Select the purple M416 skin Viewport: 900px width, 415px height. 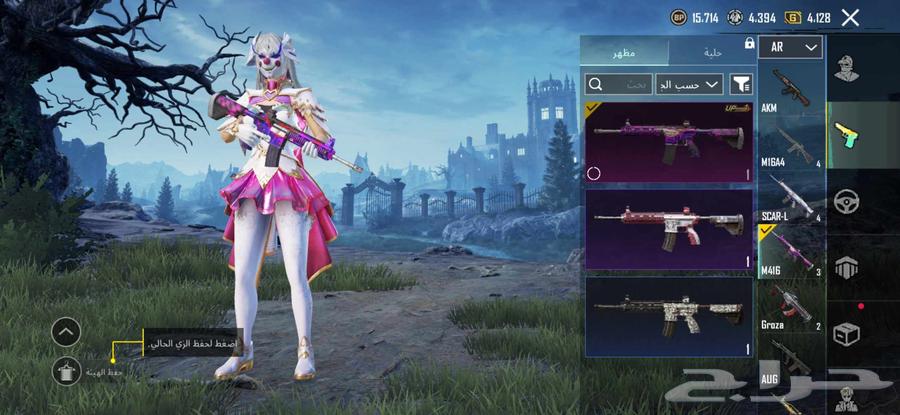668,142
